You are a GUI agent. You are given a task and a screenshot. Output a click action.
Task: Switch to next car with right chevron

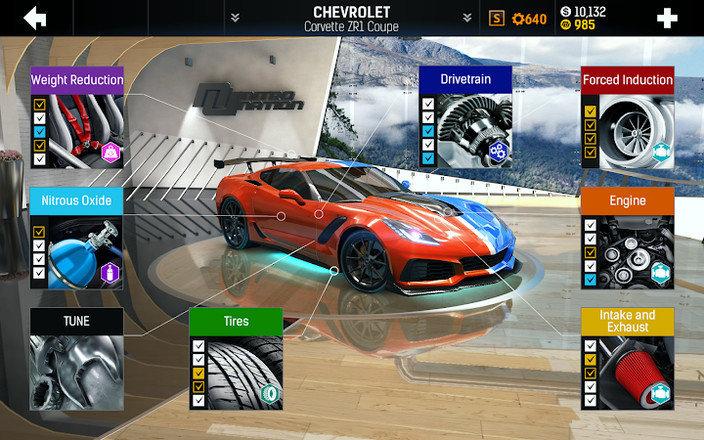point(467,17)
